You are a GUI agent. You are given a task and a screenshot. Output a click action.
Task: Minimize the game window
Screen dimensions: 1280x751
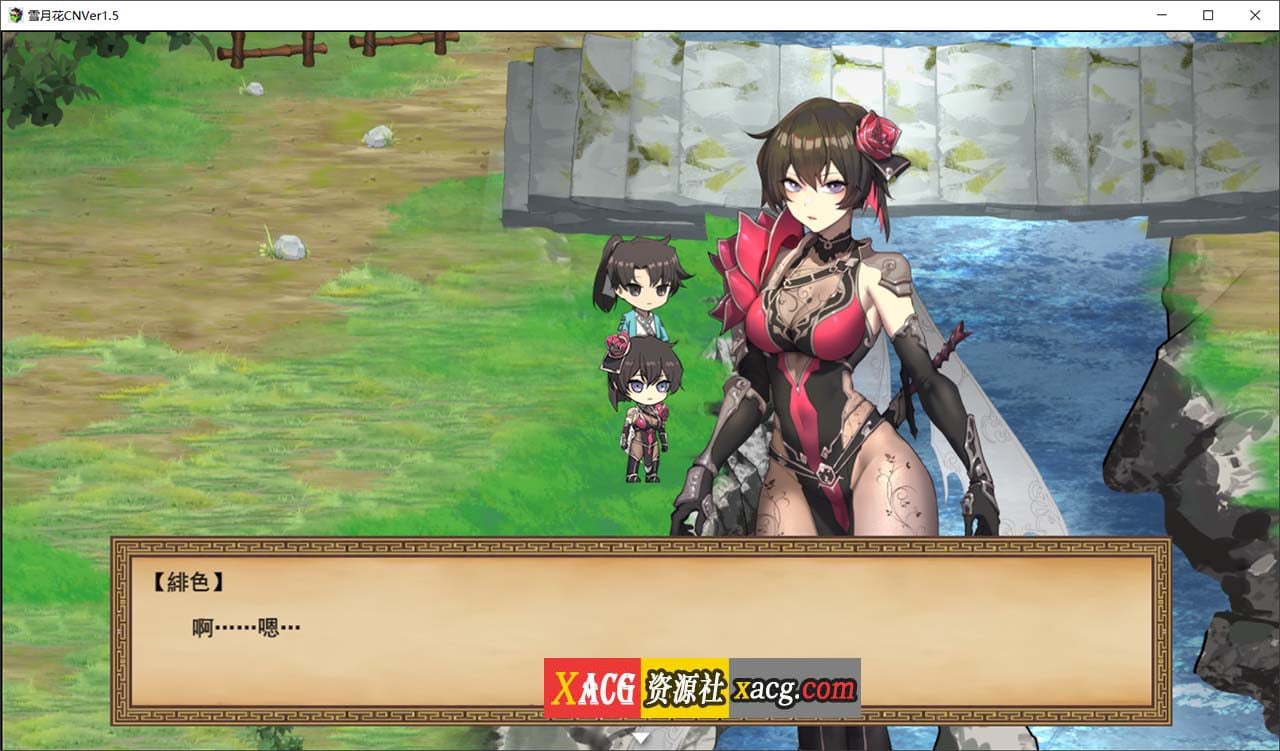pyautogui.click(x=1162, y=15)
